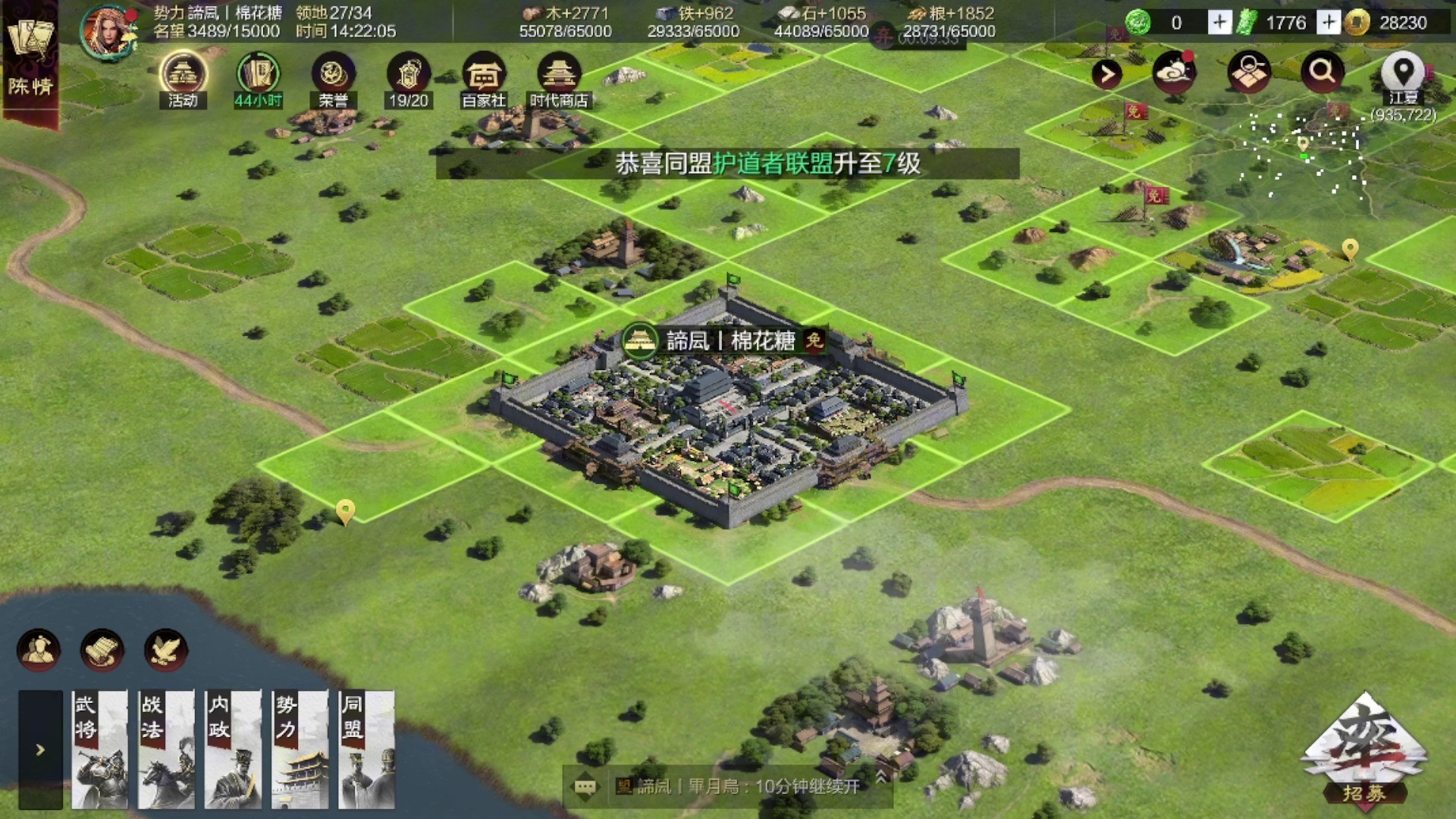The width and height of the screenshot is (1456, 819).
Task: Open the 时代商店 shop
Action: click(559, 80)
